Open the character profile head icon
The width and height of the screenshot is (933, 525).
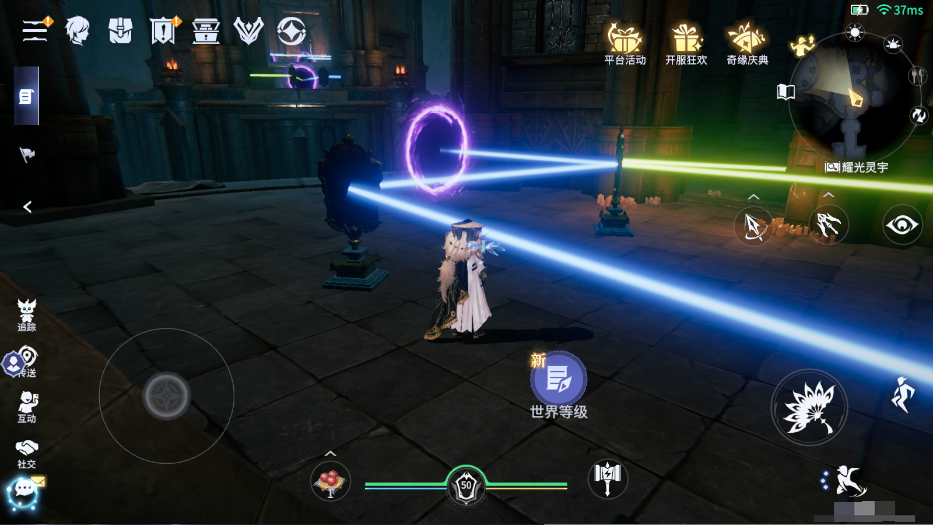click(77, 31)
